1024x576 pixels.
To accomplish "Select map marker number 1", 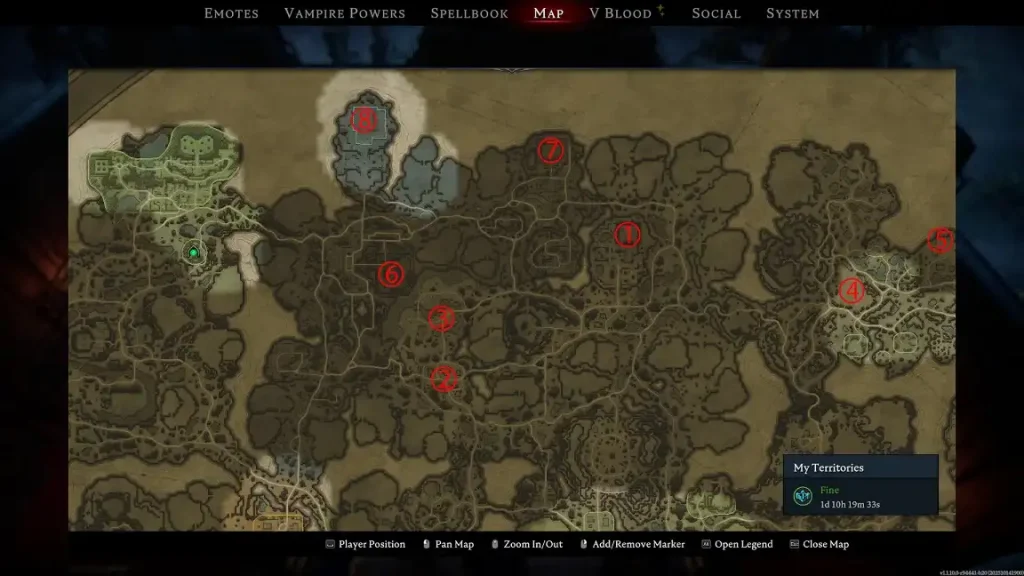I will 627,235.
